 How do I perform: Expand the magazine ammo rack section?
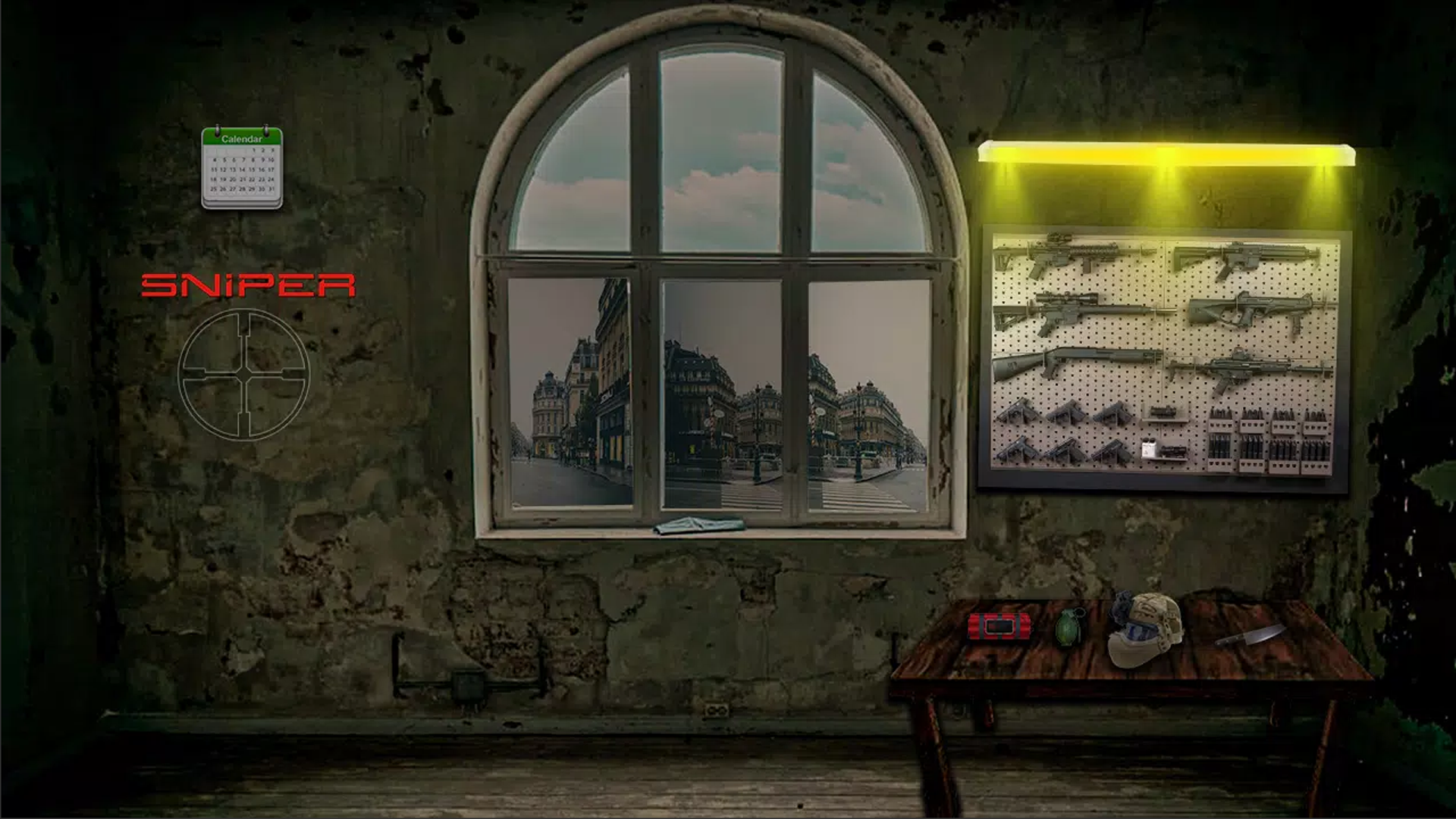click(x=1269, y=440)
